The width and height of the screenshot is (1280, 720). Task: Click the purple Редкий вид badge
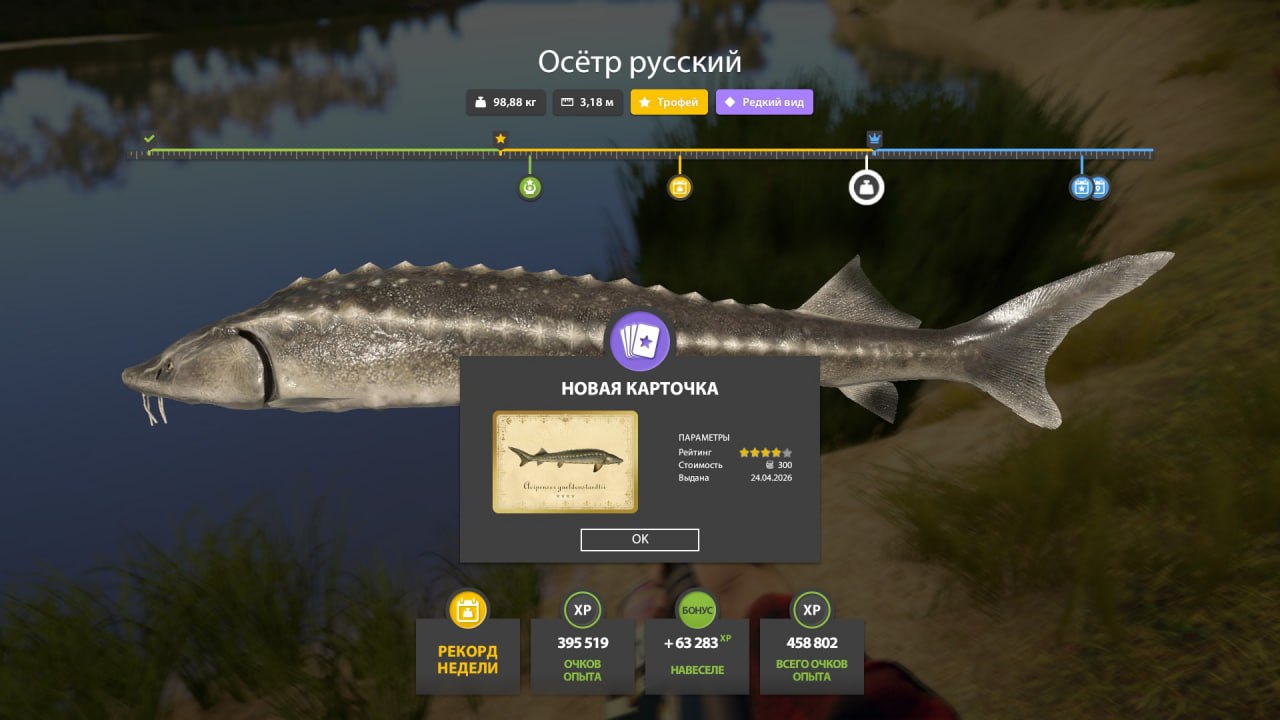(x=764, y=102)
